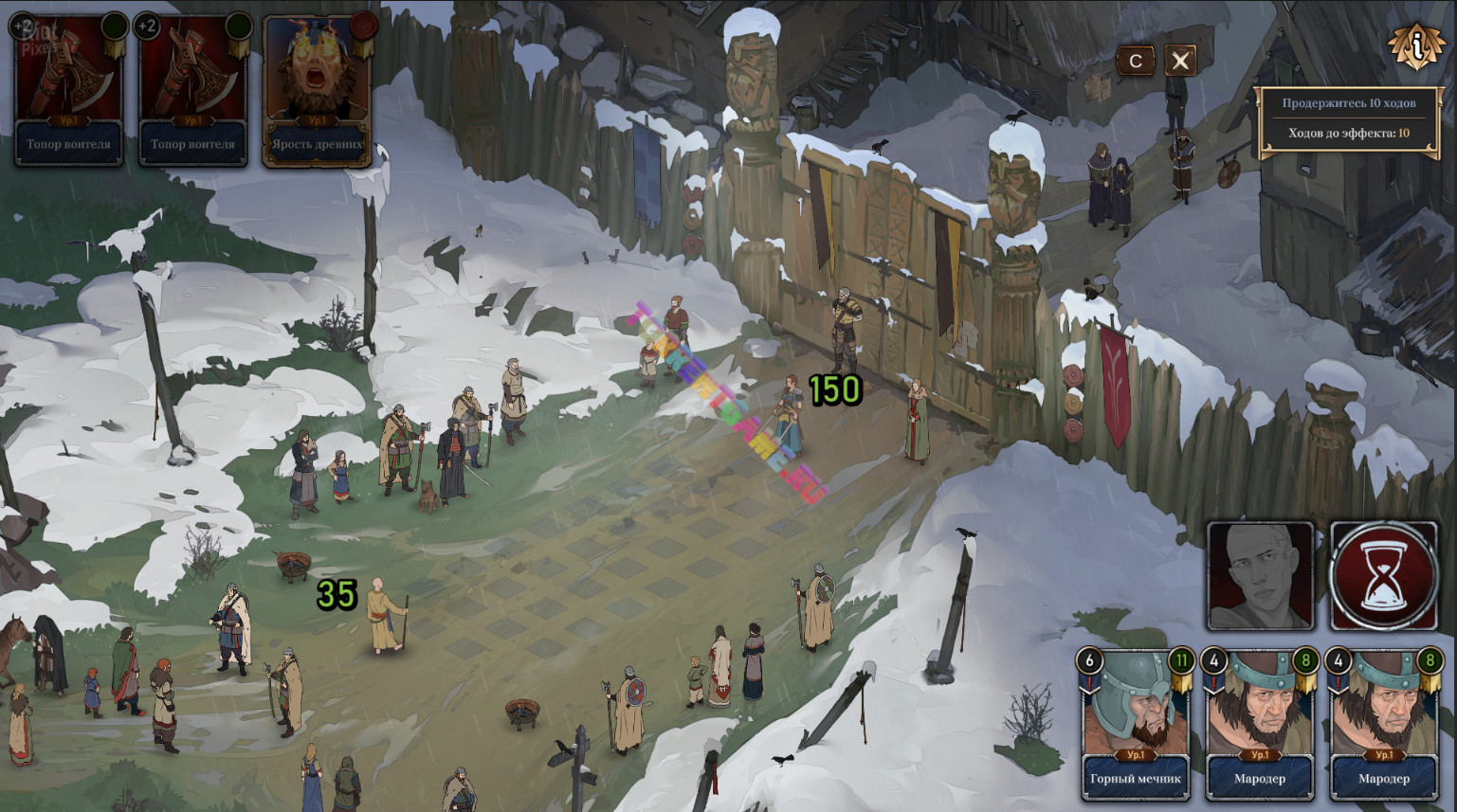
Task: Close using the X button
Action: point(1180,62)
